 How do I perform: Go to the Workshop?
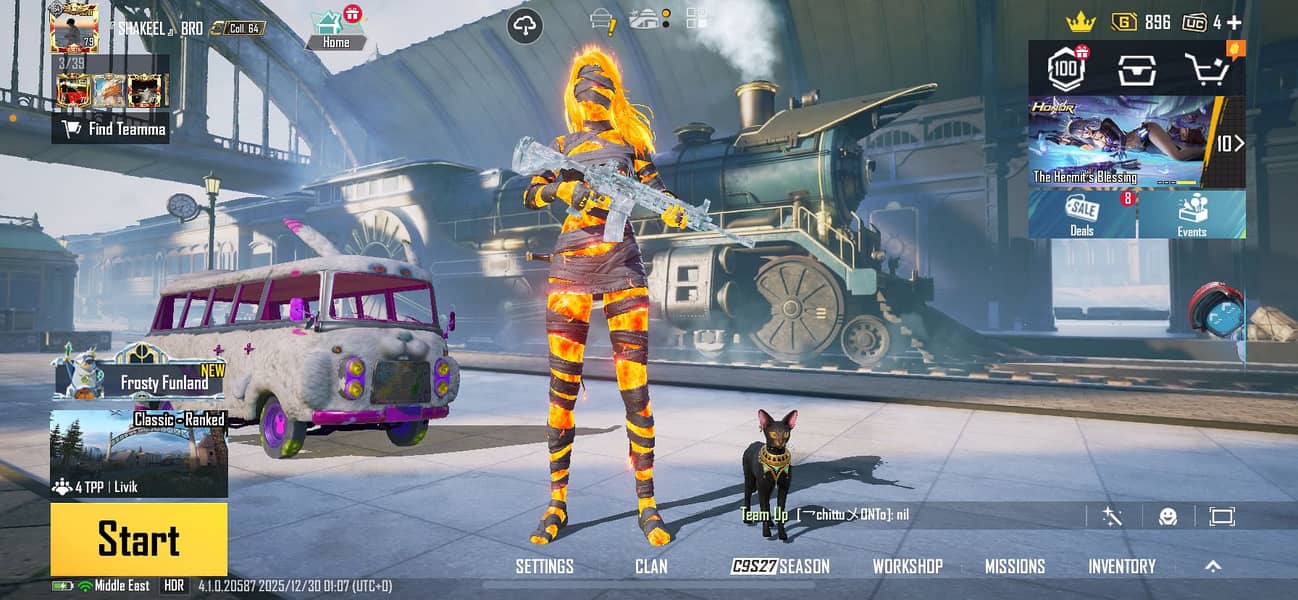(x=907, y=566)
